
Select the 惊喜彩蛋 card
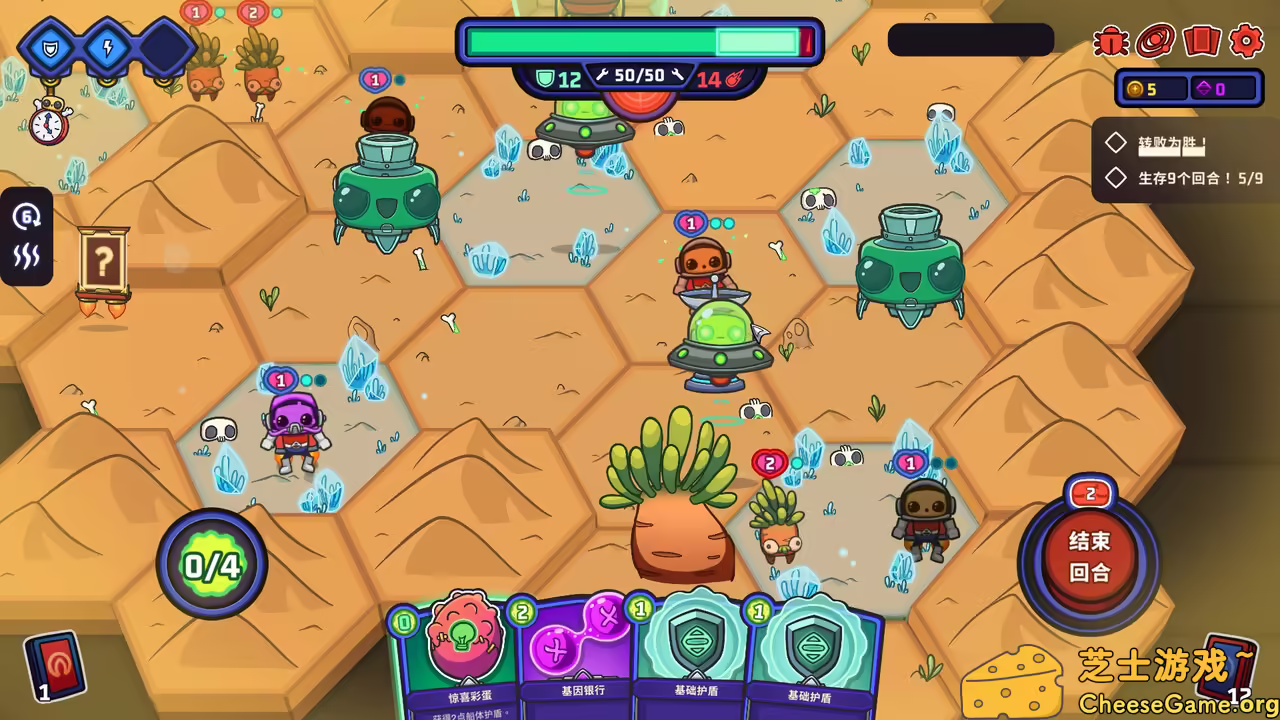(x=462, y=650)
